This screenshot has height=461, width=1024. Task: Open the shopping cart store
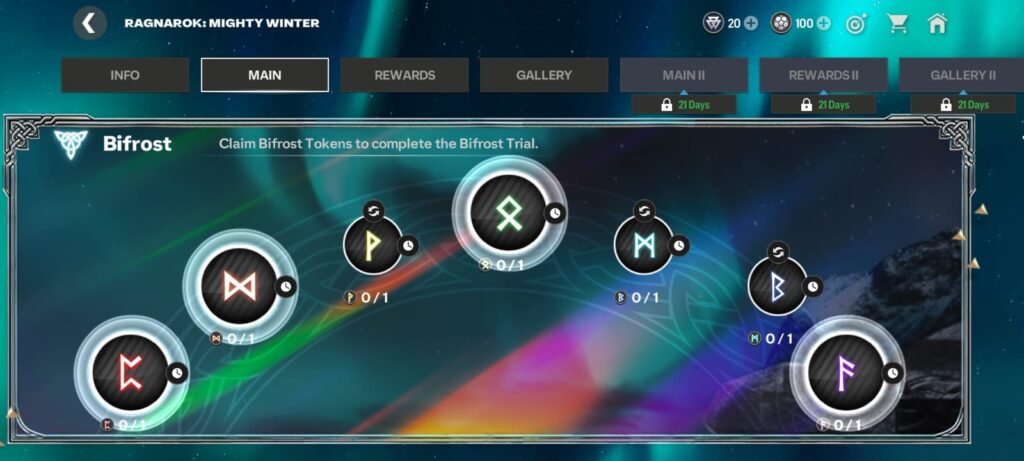[x=897, y=23]
